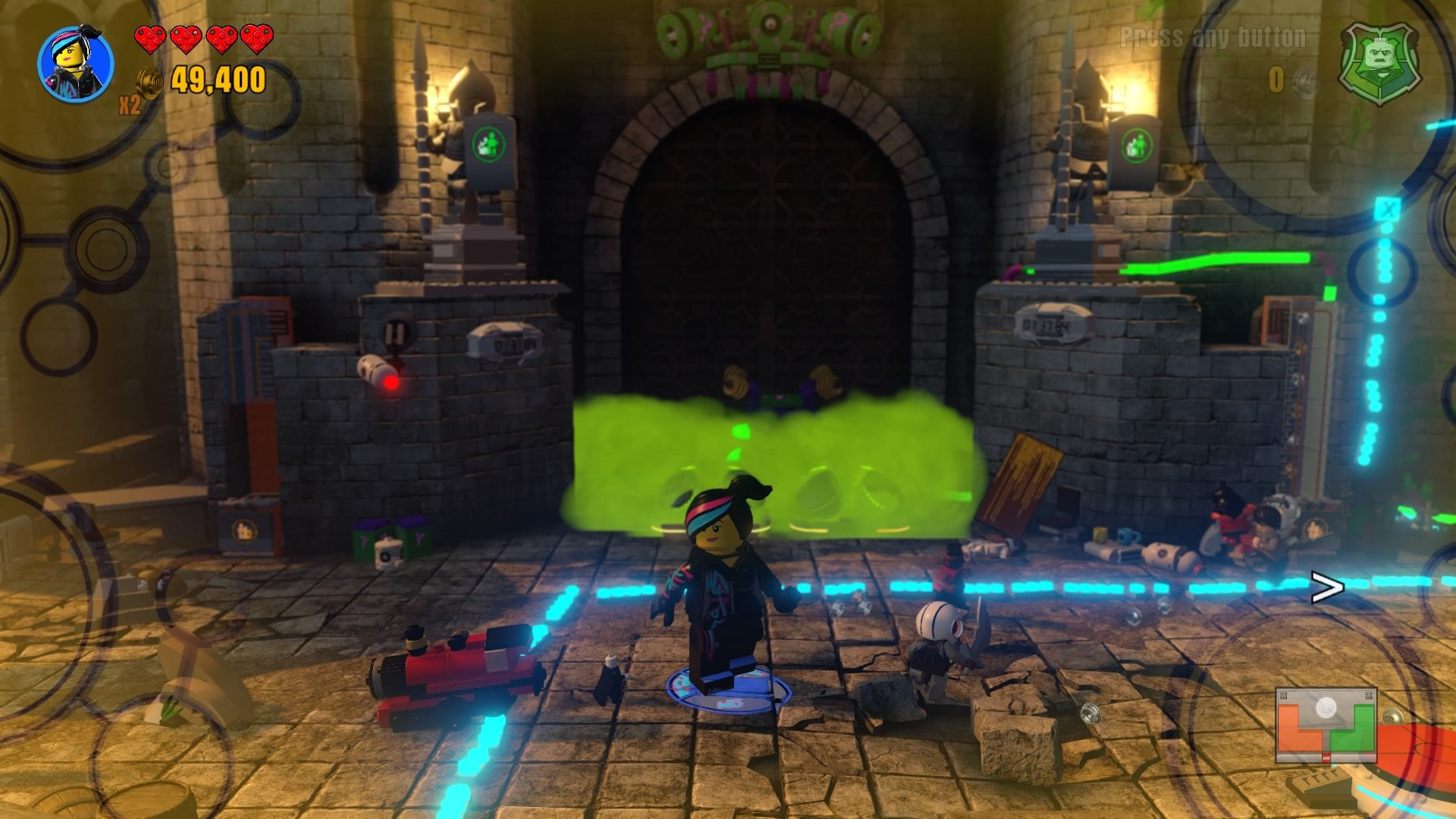Expand the minimap using its top-left corner marker
This screenshot has width=1456, height=819.
[1285, 694]
